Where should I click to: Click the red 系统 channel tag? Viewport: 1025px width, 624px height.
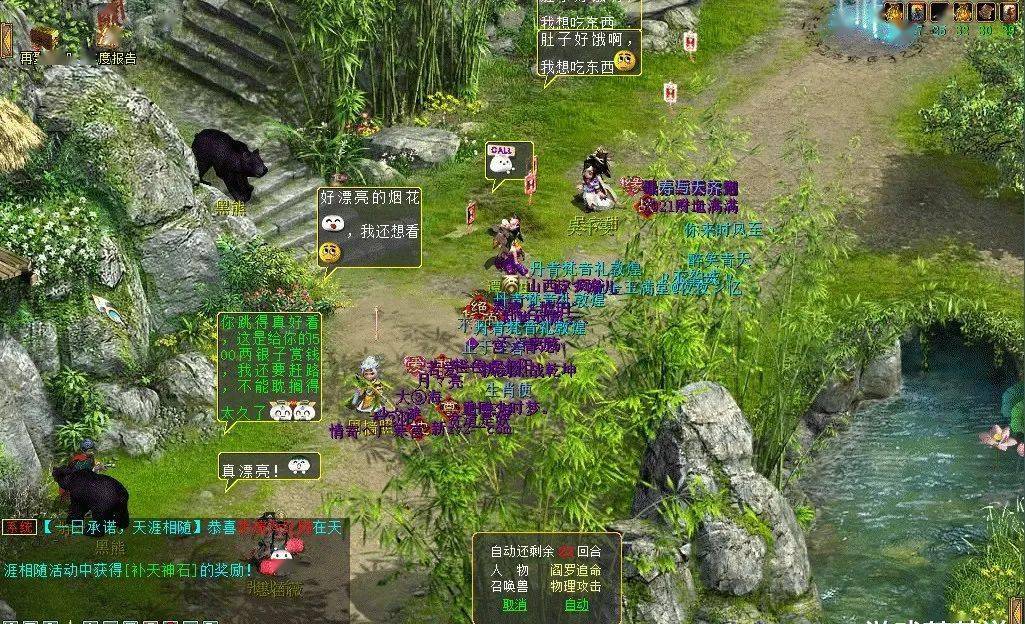[19, 527]
